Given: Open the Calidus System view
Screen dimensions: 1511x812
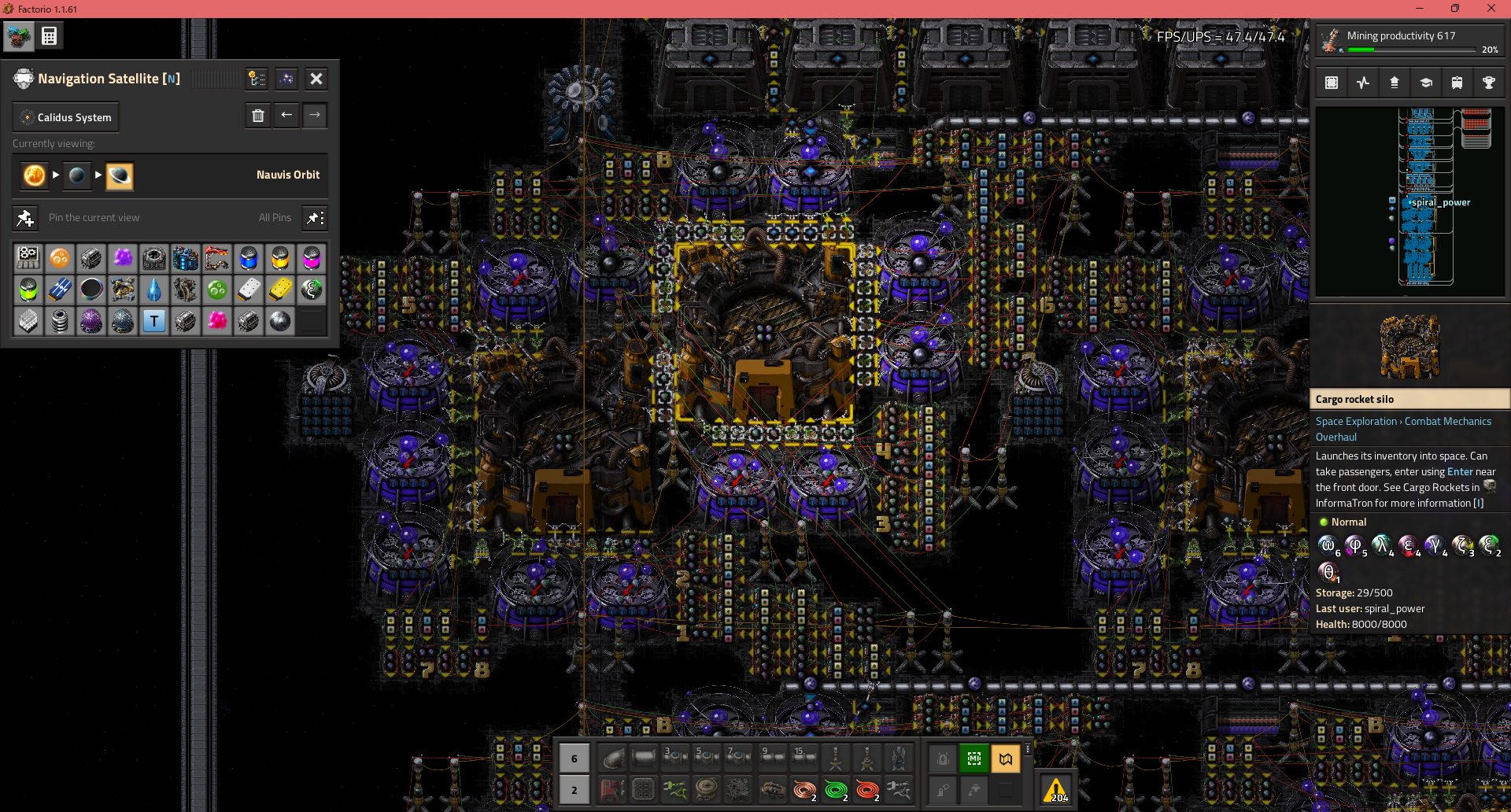Looking at the screenshot, I should point(66,117).
